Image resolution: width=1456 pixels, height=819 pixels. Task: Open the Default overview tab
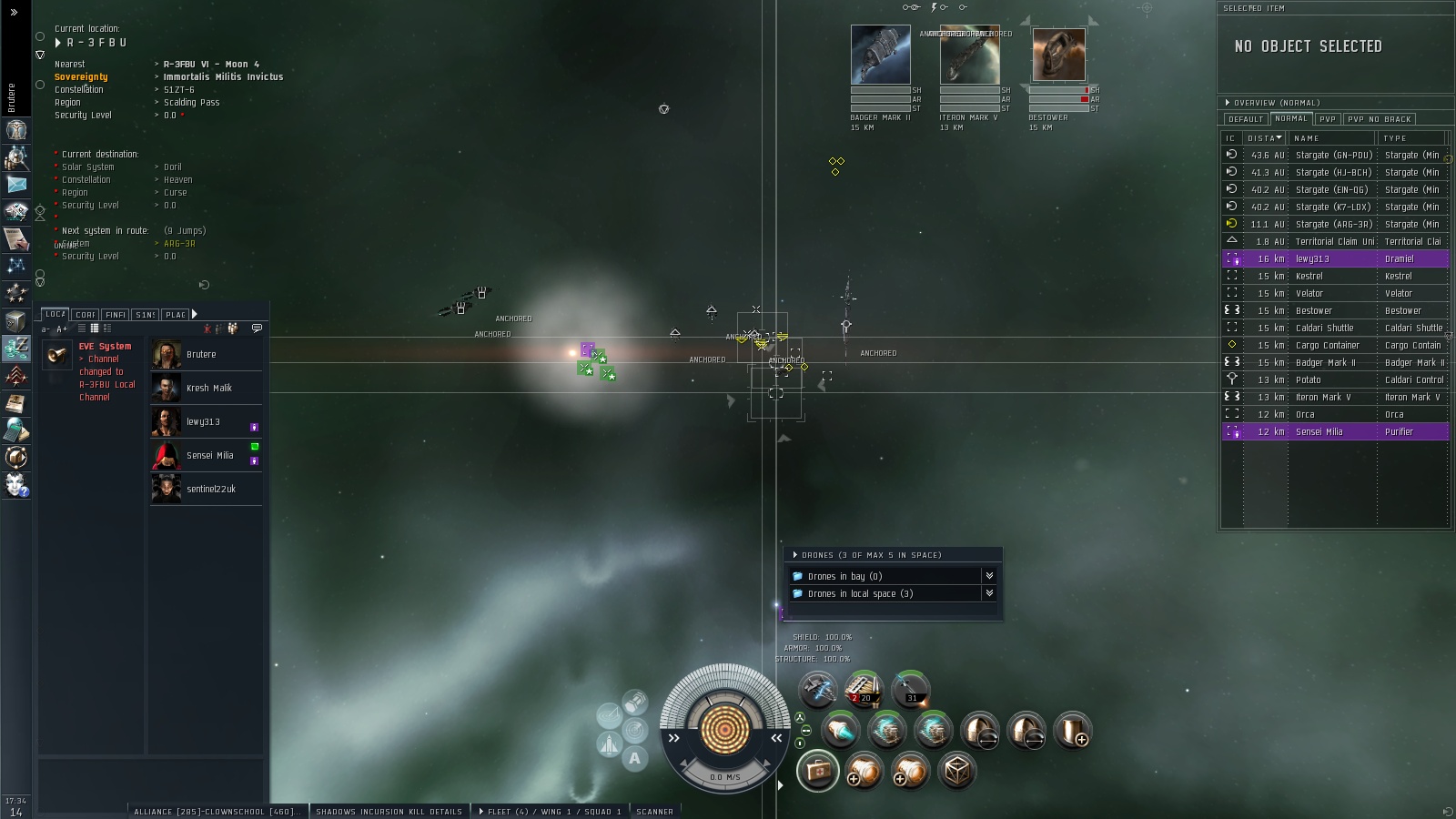(x=1245, y=119)
